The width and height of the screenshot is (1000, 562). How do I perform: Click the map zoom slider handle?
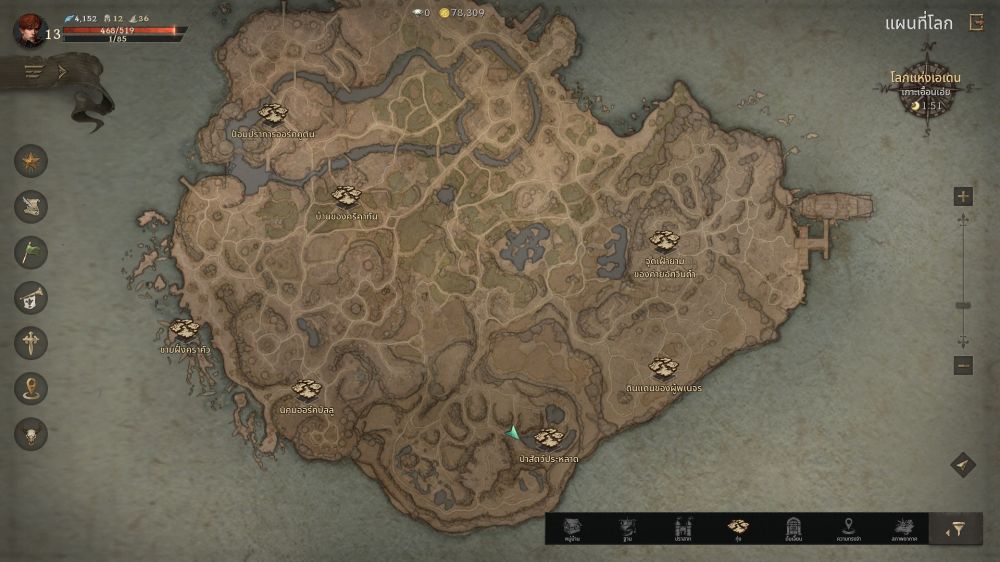click(963, 306)
